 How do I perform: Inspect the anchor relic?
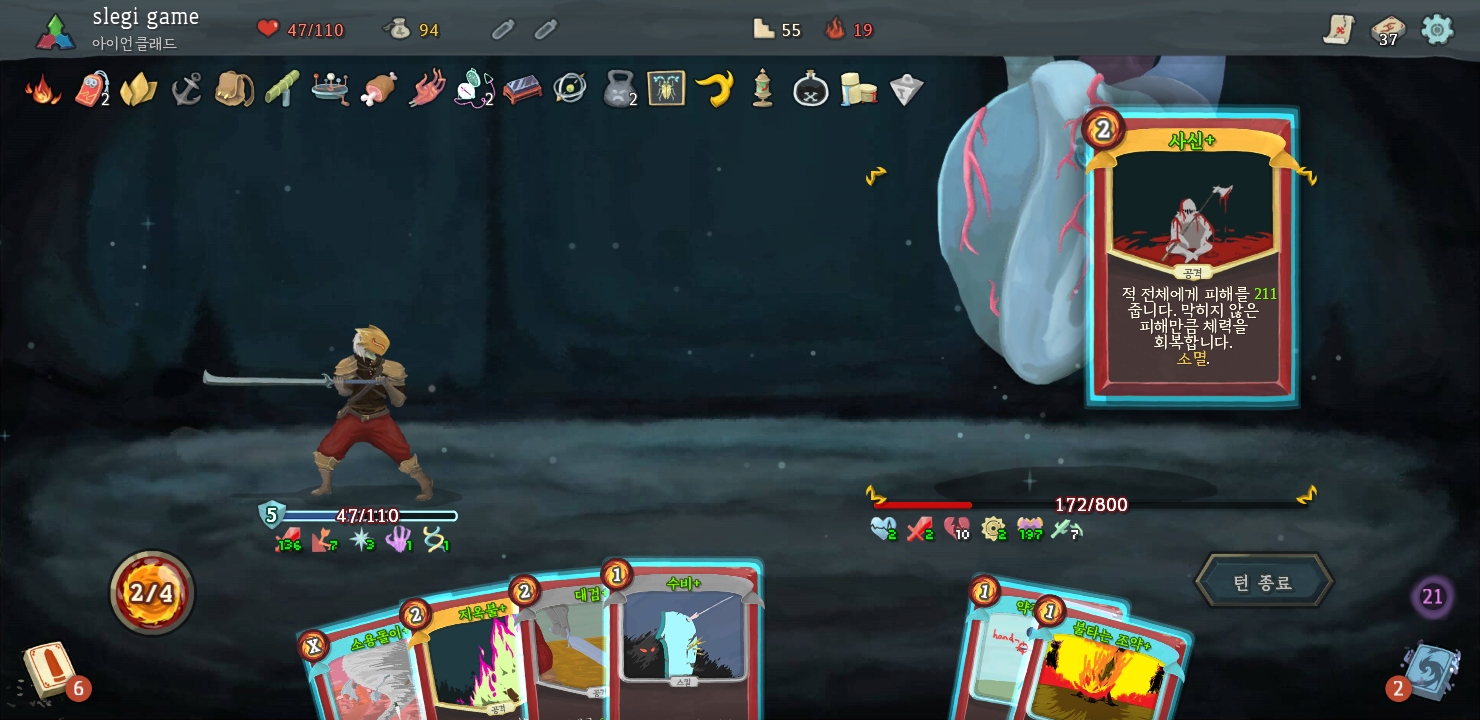click(x=186, y=90)
